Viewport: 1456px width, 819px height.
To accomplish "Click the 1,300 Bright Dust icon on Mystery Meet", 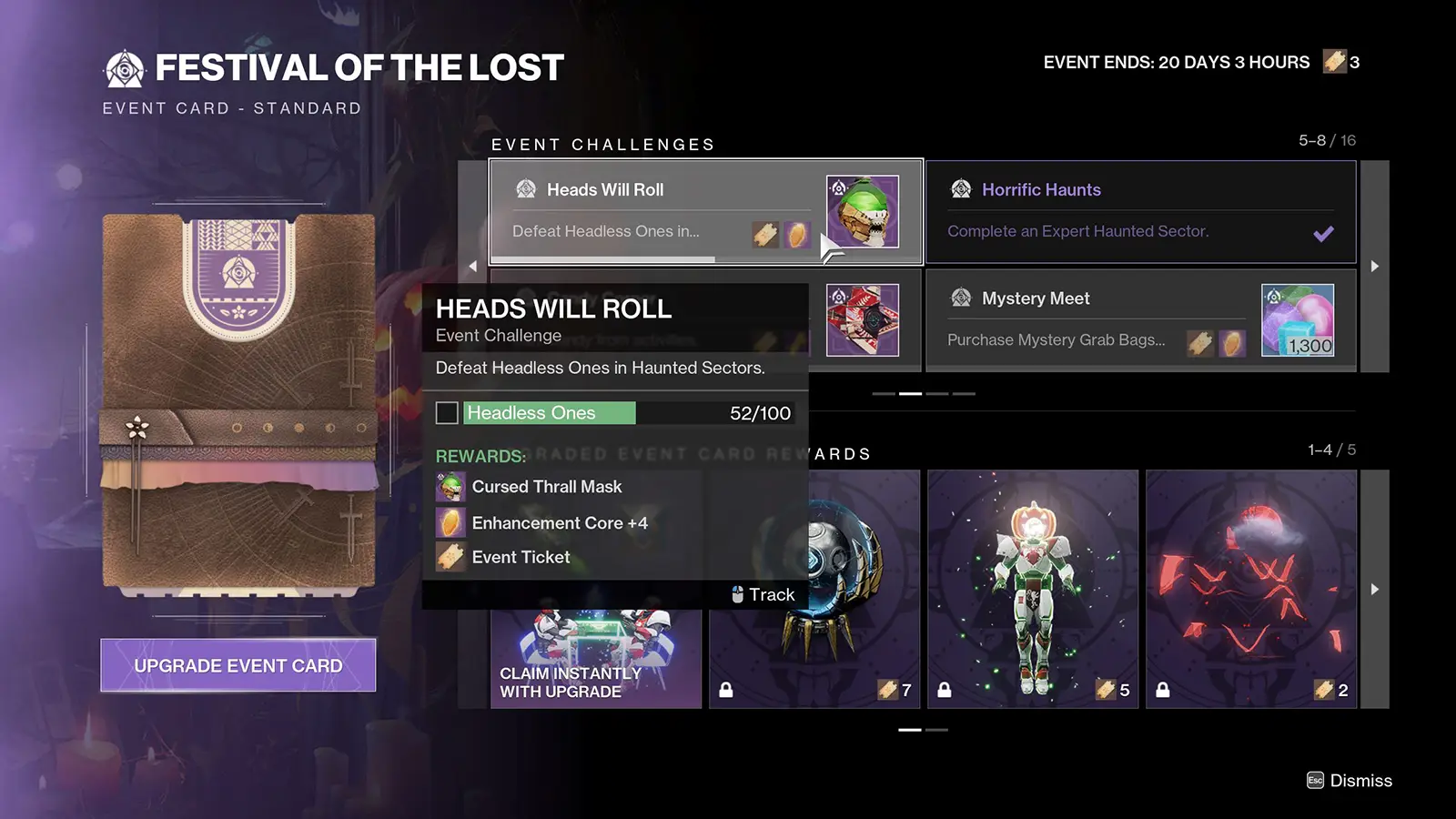I will point(1299,320).
